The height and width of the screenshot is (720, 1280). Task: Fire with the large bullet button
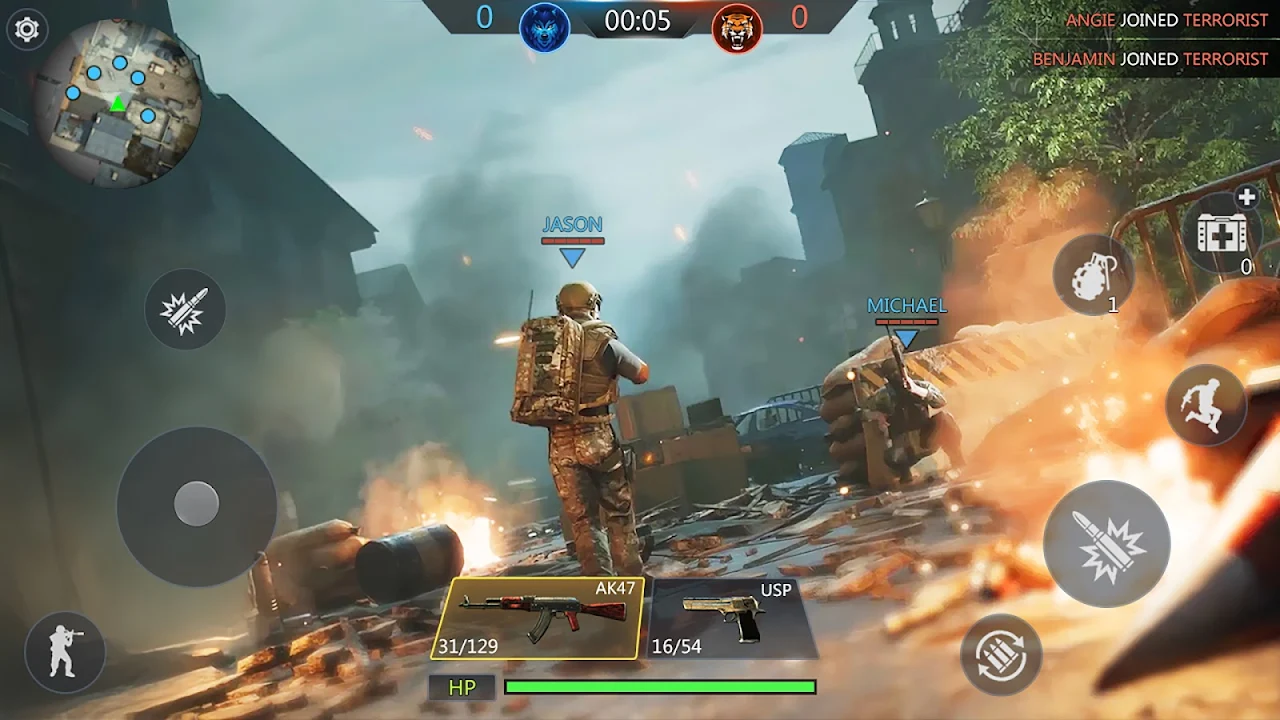(x=1106, y=544)
